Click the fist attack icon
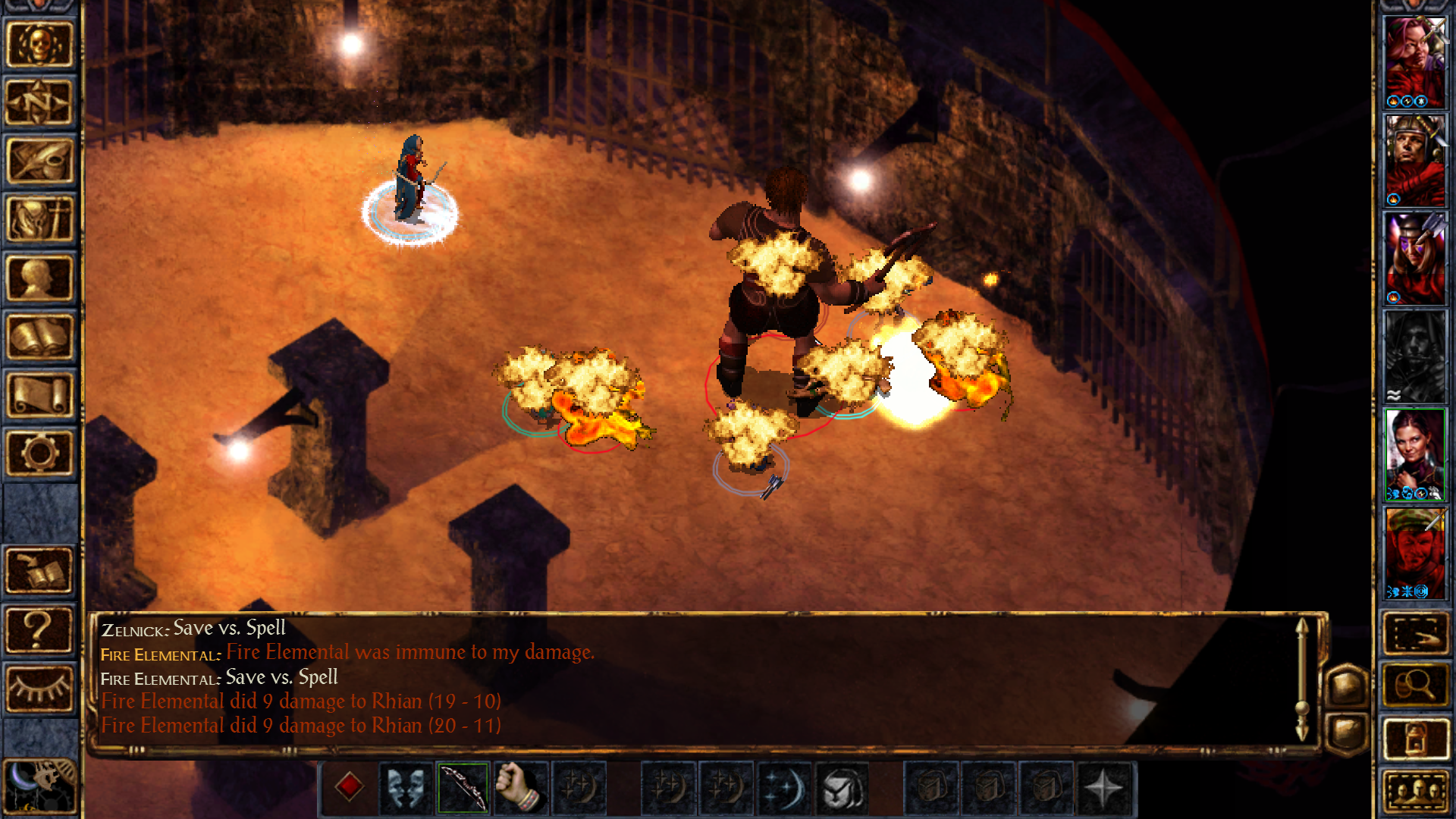The image size is (1456, 819). (x=521, y=789)
